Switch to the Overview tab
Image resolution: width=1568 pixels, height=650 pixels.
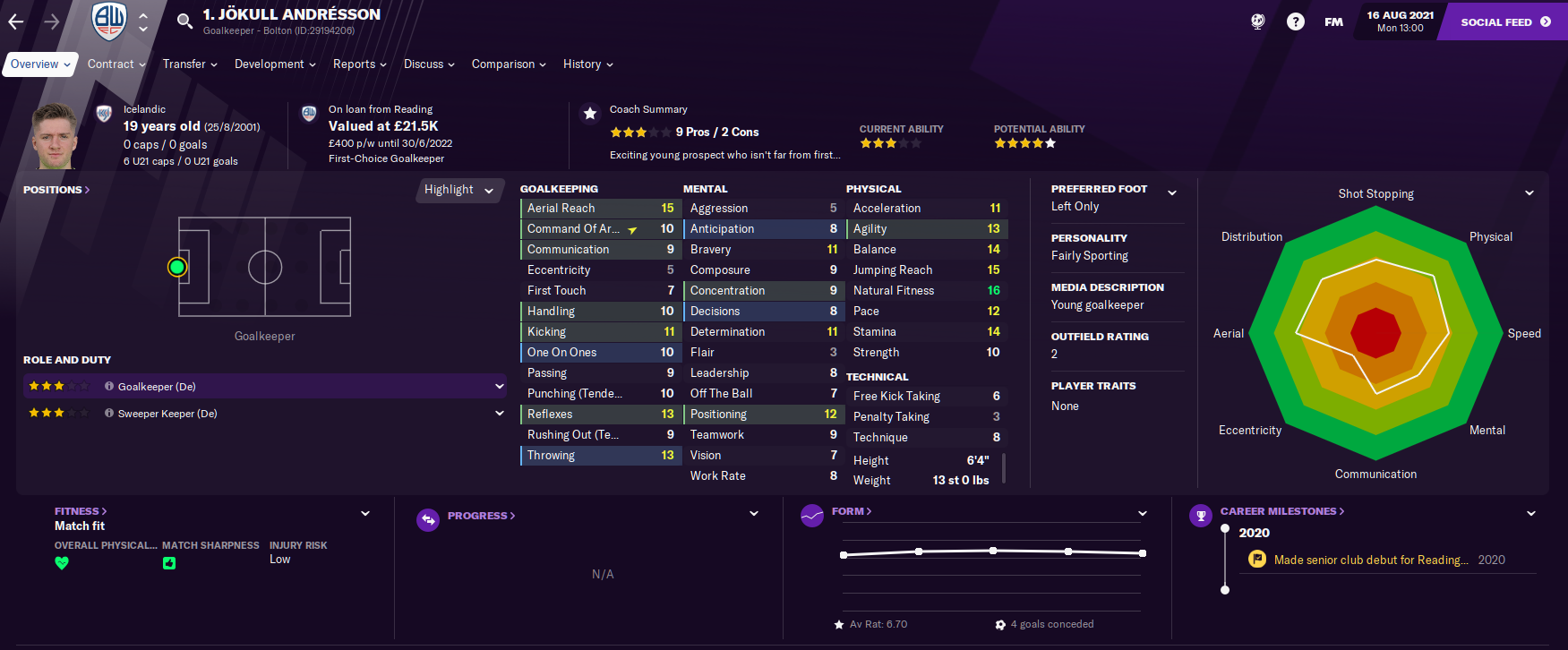point(40,64)
